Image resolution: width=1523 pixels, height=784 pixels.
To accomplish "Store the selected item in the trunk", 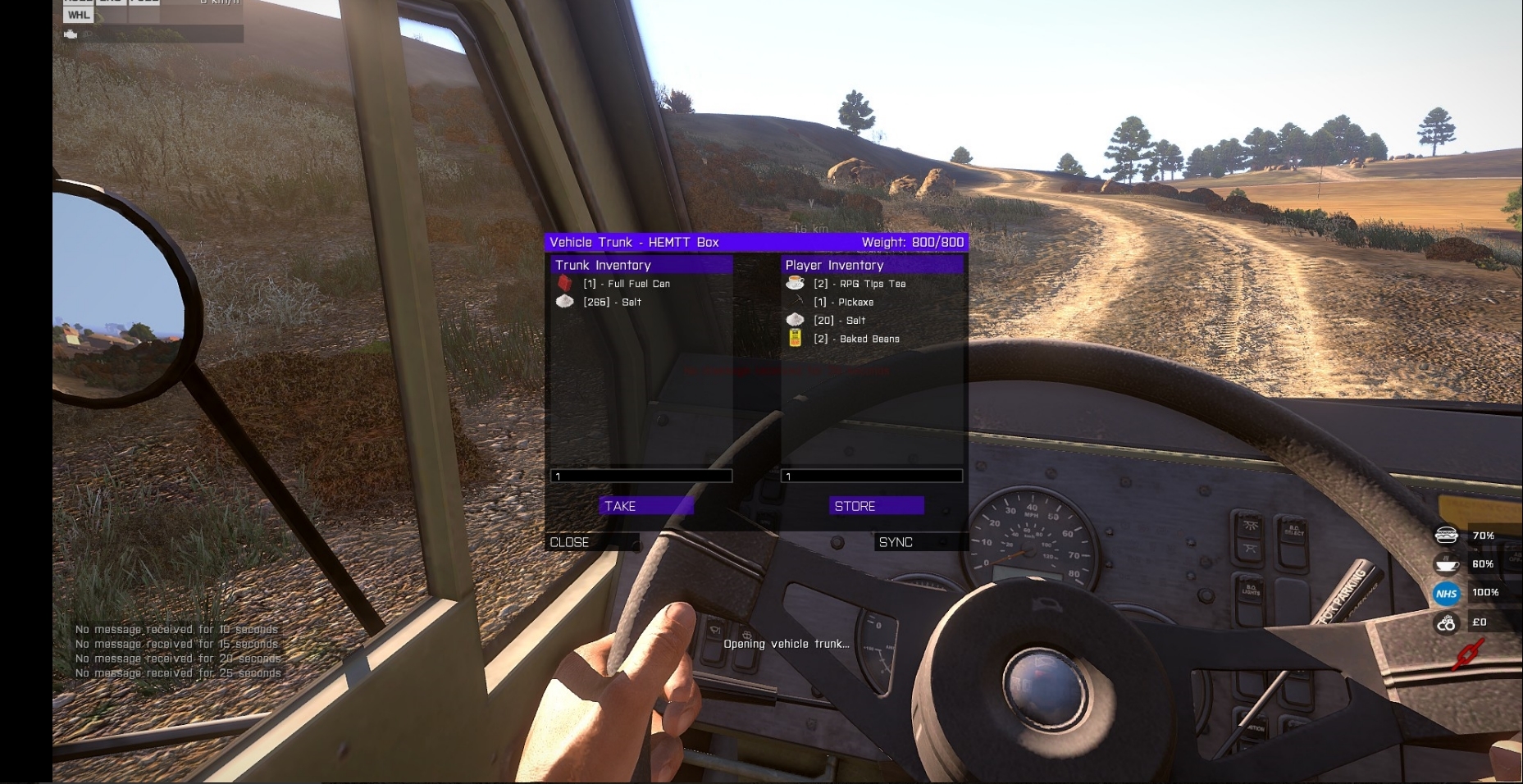I will (x=876, y=506).
